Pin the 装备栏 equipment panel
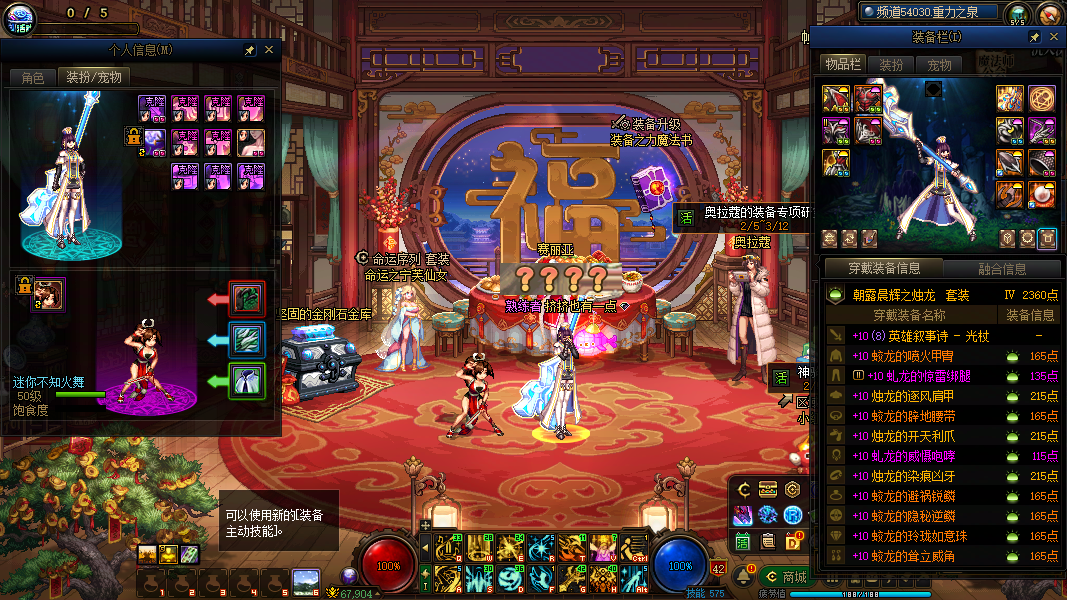 (x=1035, y=37)
